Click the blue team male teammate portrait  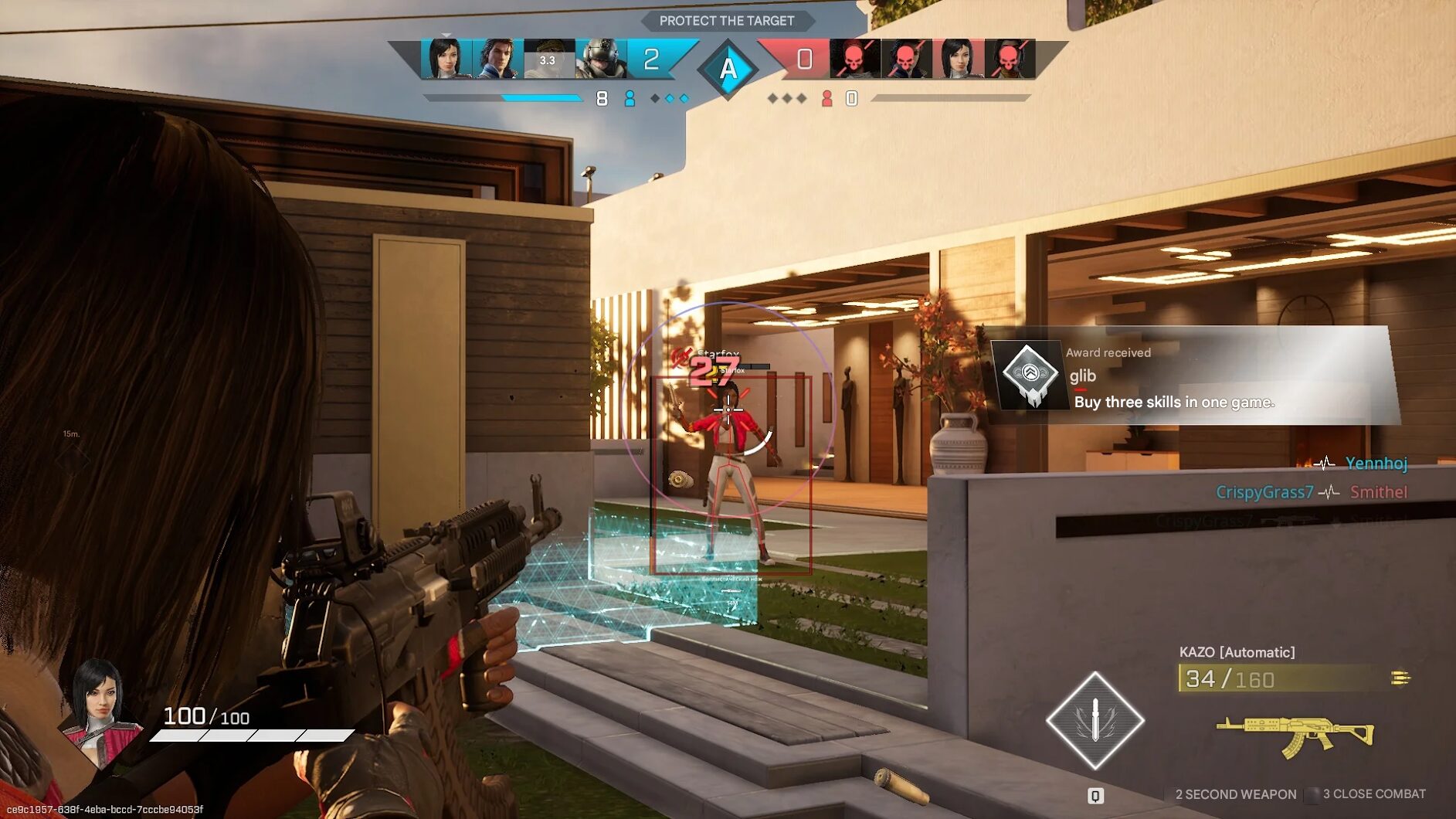click(497, 59)
